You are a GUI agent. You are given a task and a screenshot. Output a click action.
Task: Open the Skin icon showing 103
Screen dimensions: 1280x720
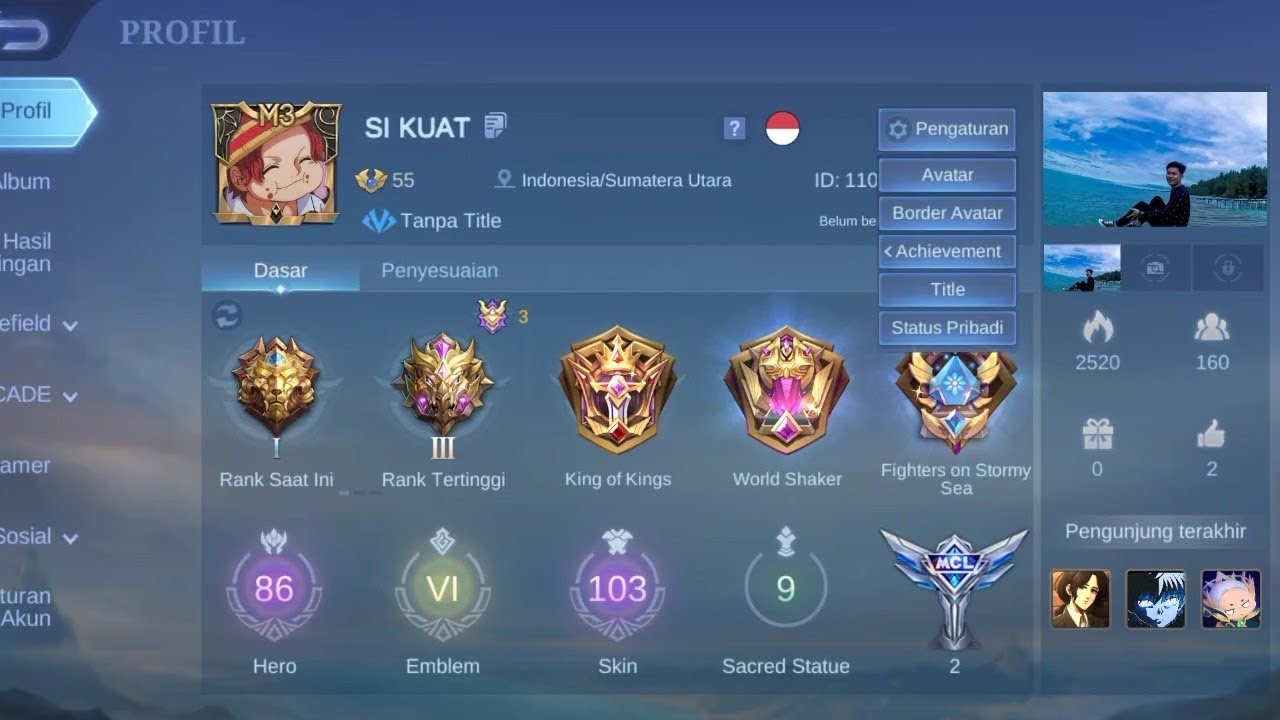(x=617, y=590)
